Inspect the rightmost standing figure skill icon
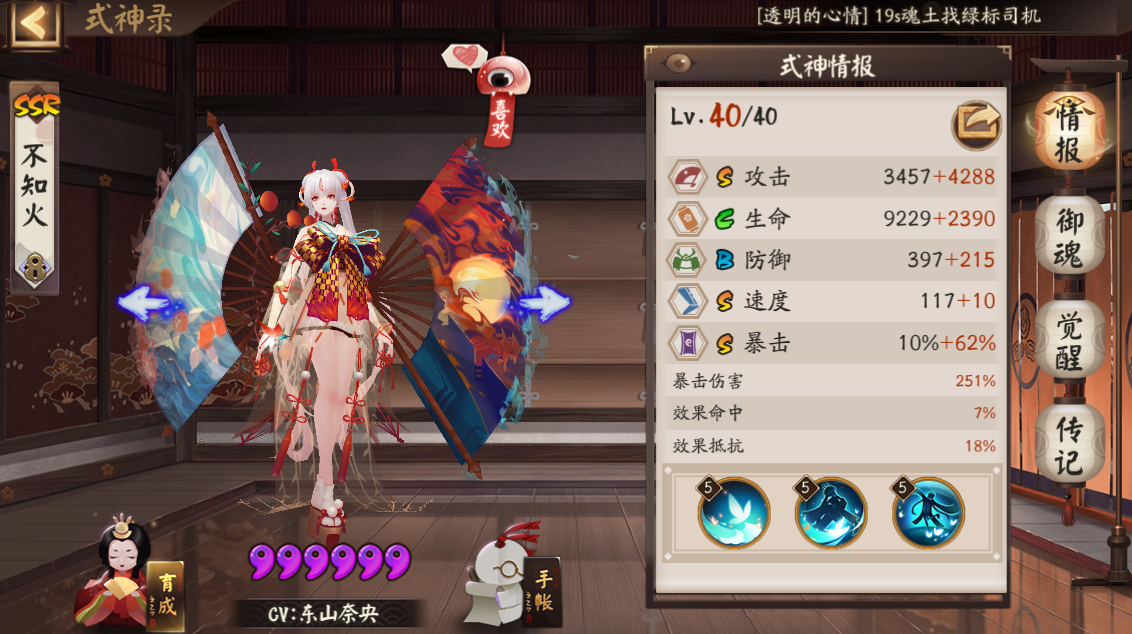The width and height of the screenshot is (1132, 634). pyautogui.click(x=928, y=513)
